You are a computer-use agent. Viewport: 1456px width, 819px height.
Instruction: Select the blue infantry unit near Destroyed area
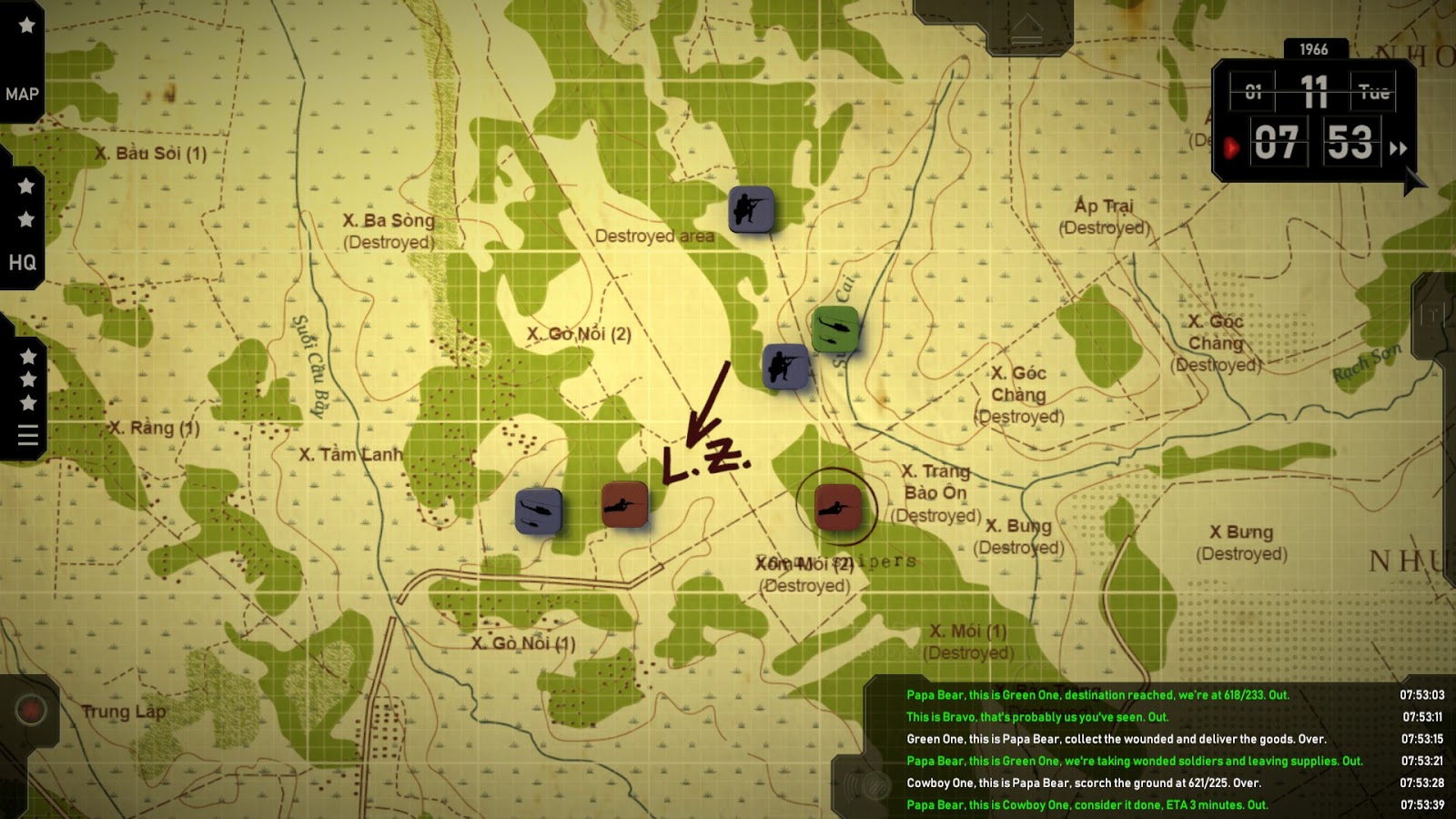(x=752, y=211)
